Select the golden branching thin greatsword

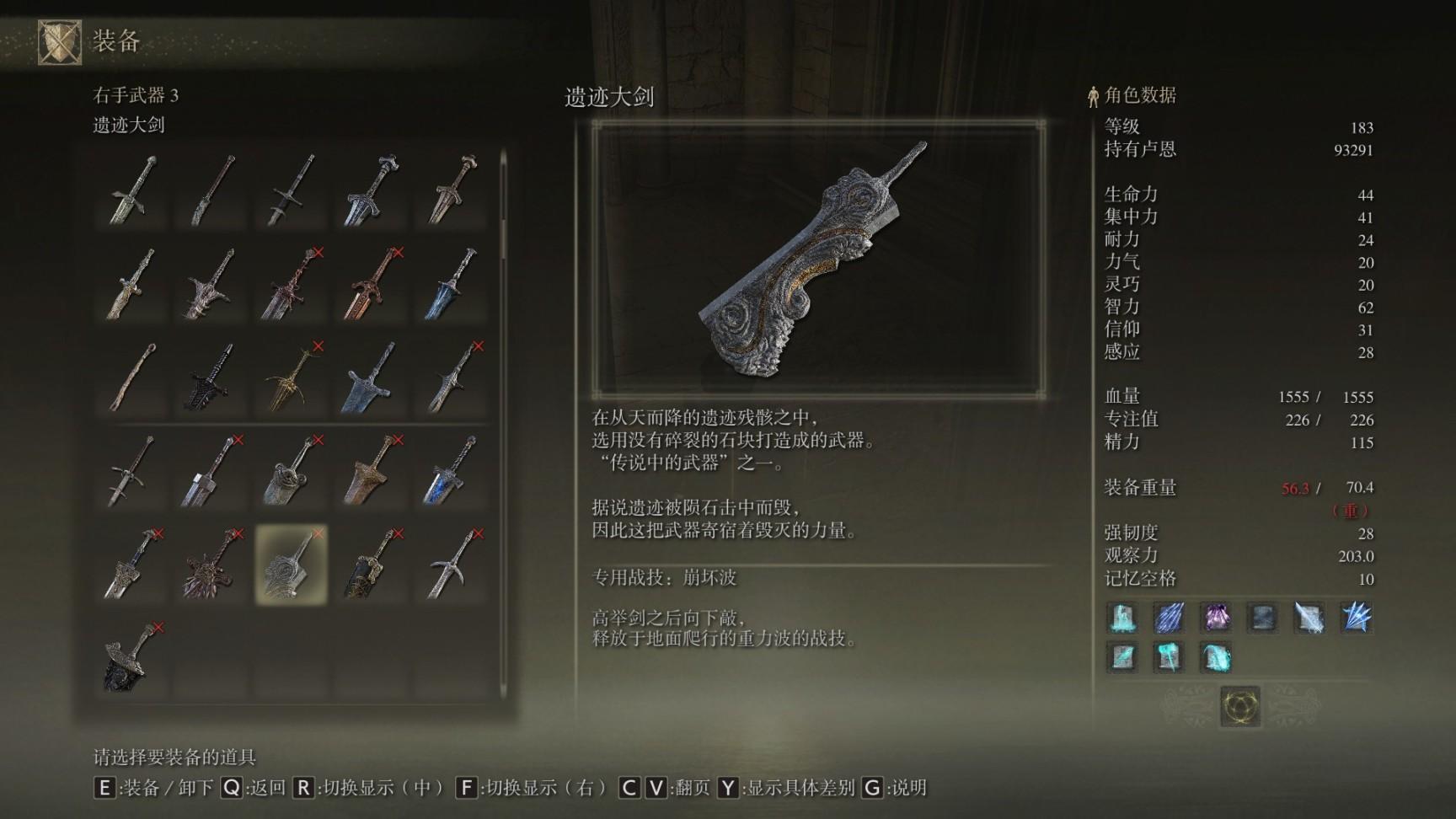[291, 377]
